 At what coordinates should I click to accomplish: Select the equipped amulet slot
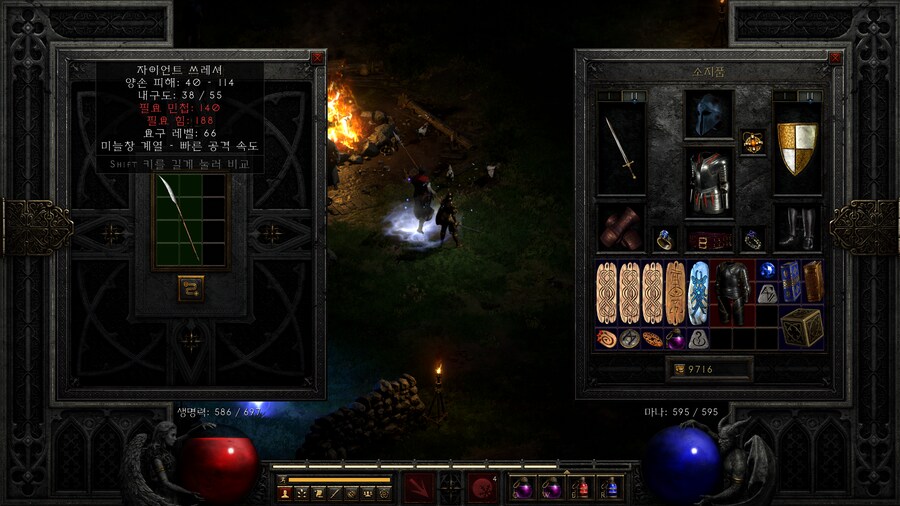[752, 143]
